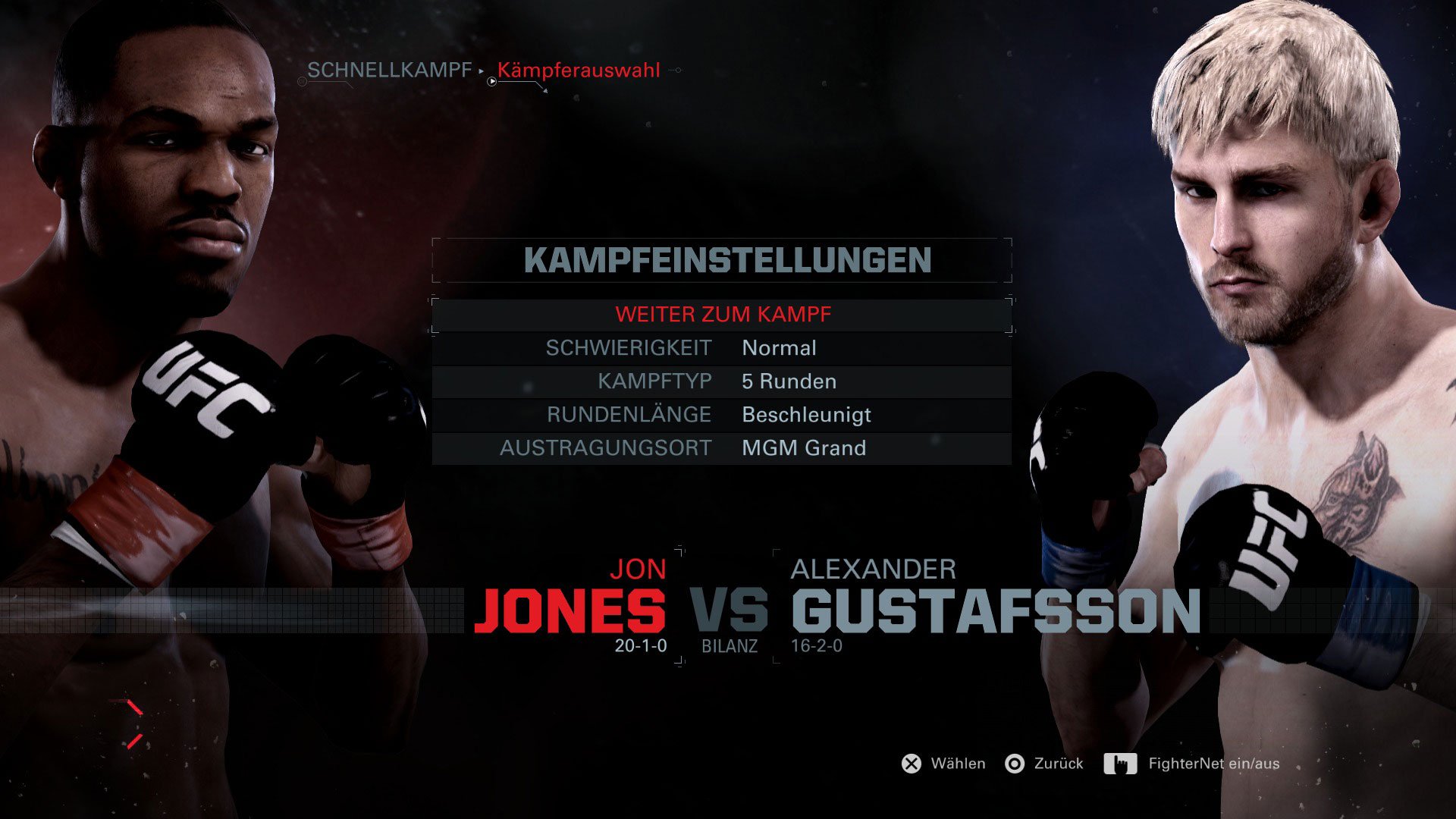This screenshot has height=819, width=1456.
Task: Click the arrow between SCHNELLKAMPF and Kämpferauswahl
Action: 480,71
